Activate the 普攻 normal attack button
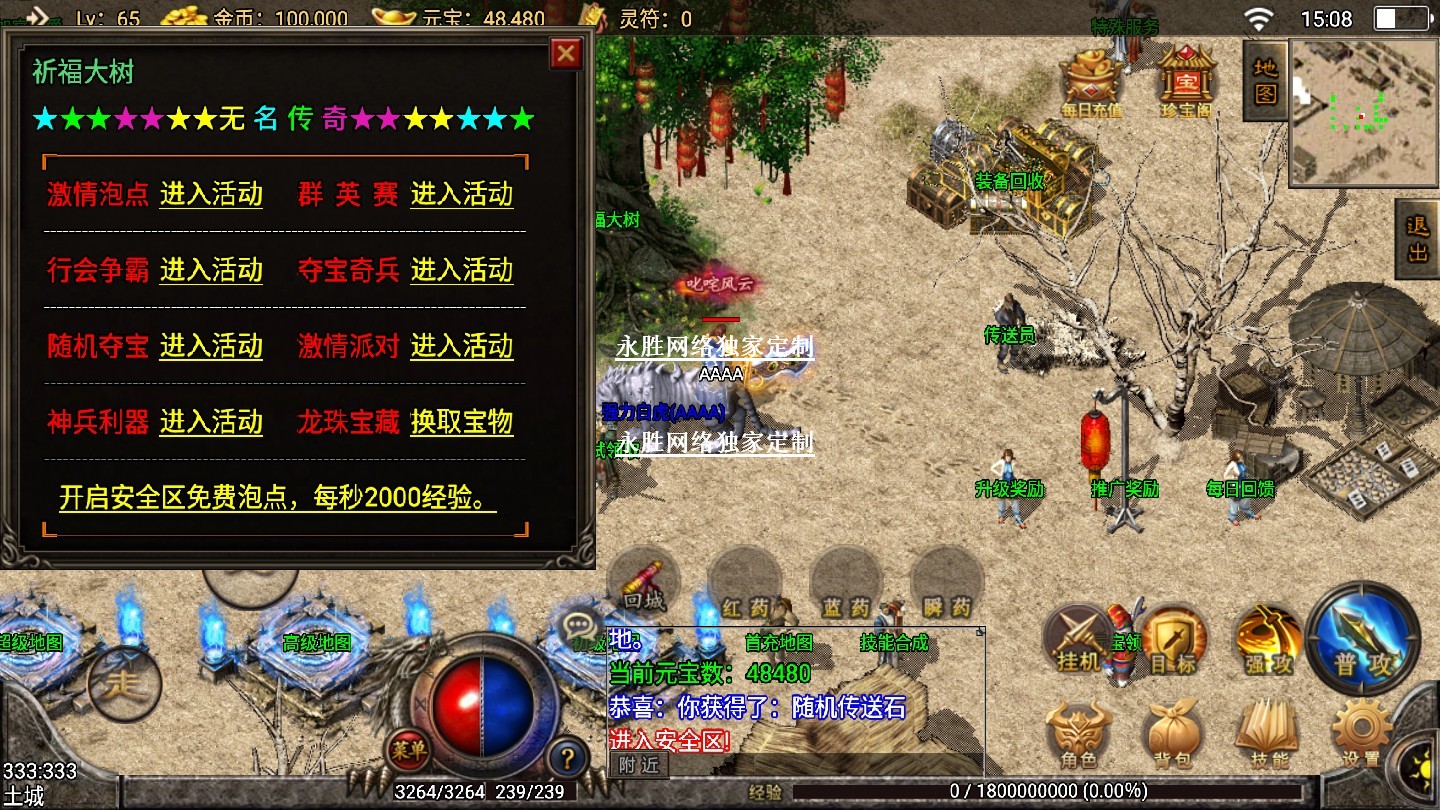Screen dimensions: 1440x810 coord(1362,640)
